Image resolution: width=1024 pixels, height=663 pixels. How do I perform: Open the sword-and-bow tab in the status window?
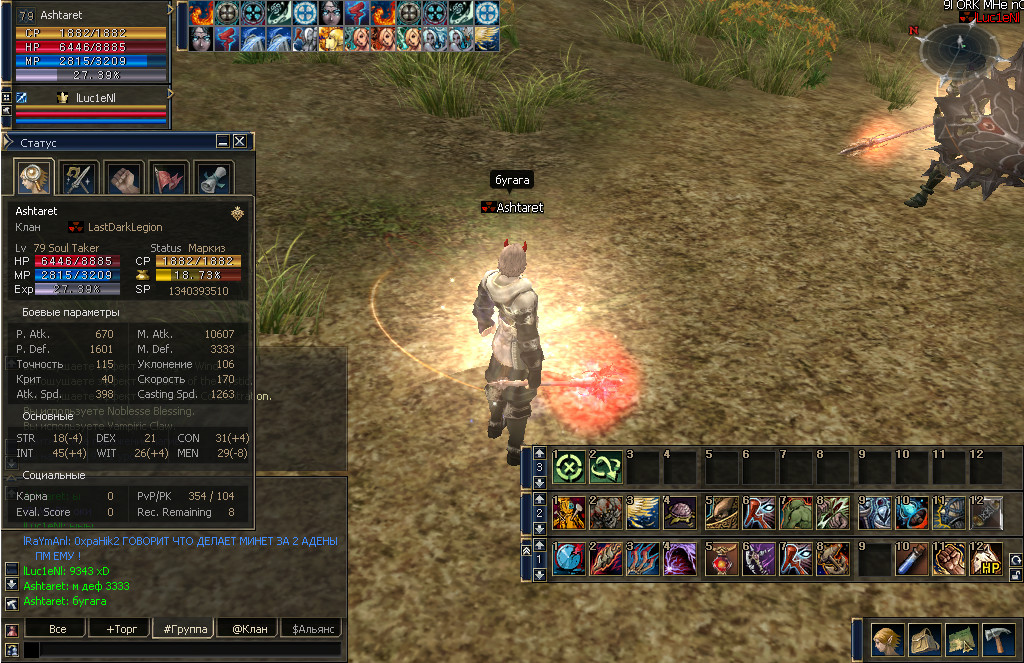[x=79, y=178]
